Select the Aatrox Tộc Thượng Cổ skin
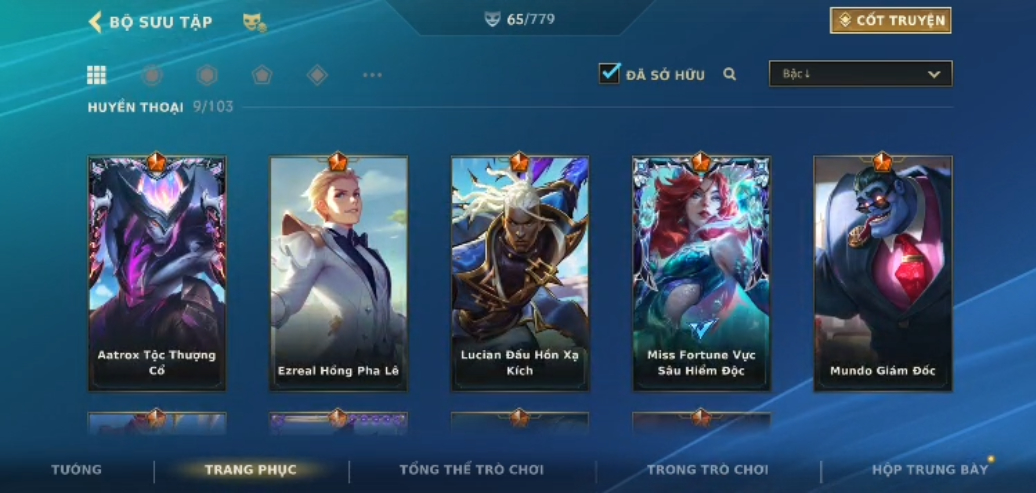The width and height of the screenshot is (1036, 493). pos(157,272)
